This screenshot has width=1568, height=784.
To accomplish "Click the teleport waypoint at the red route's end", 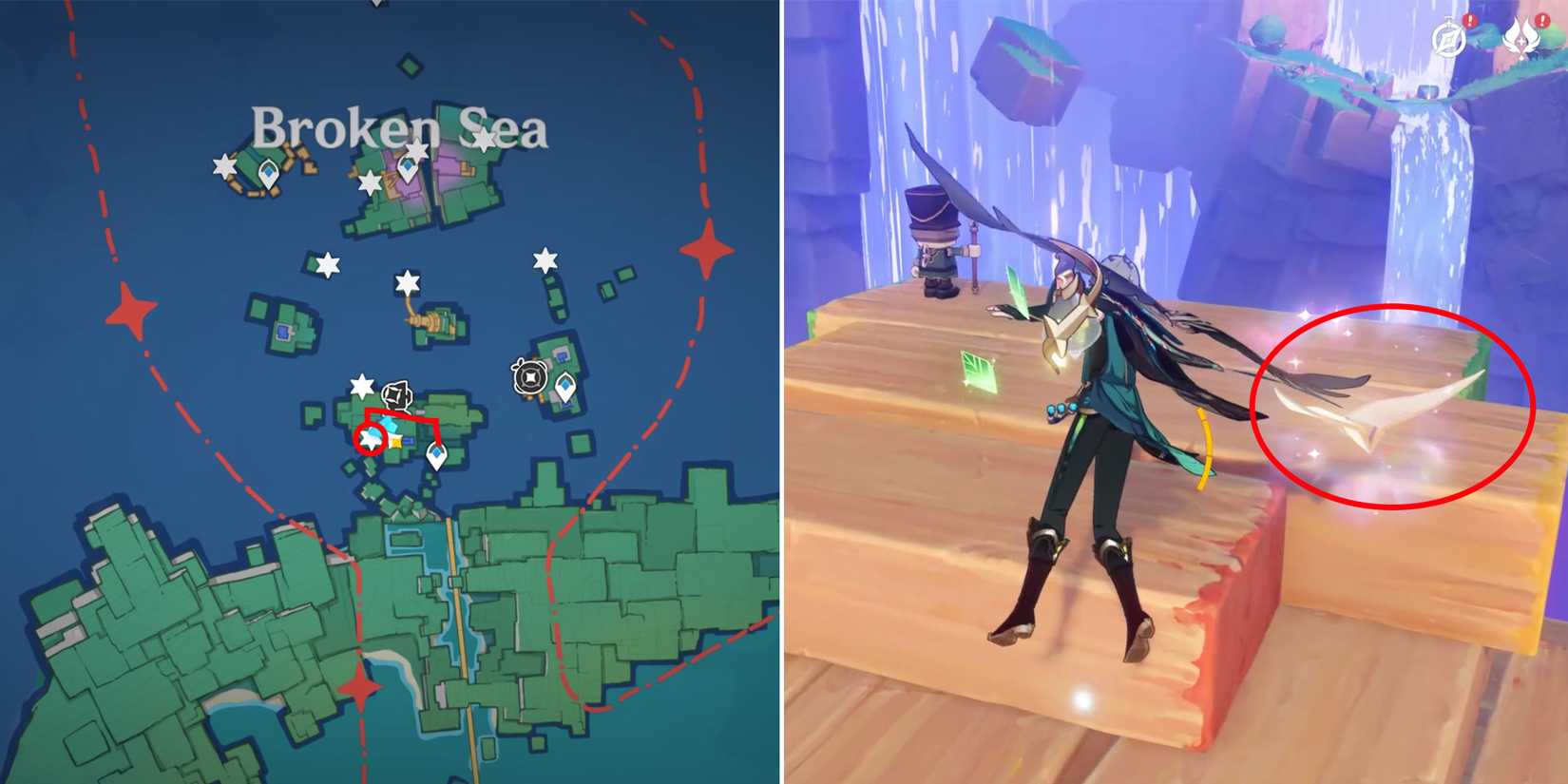I will pyautogui.click(x=437, y=454).
